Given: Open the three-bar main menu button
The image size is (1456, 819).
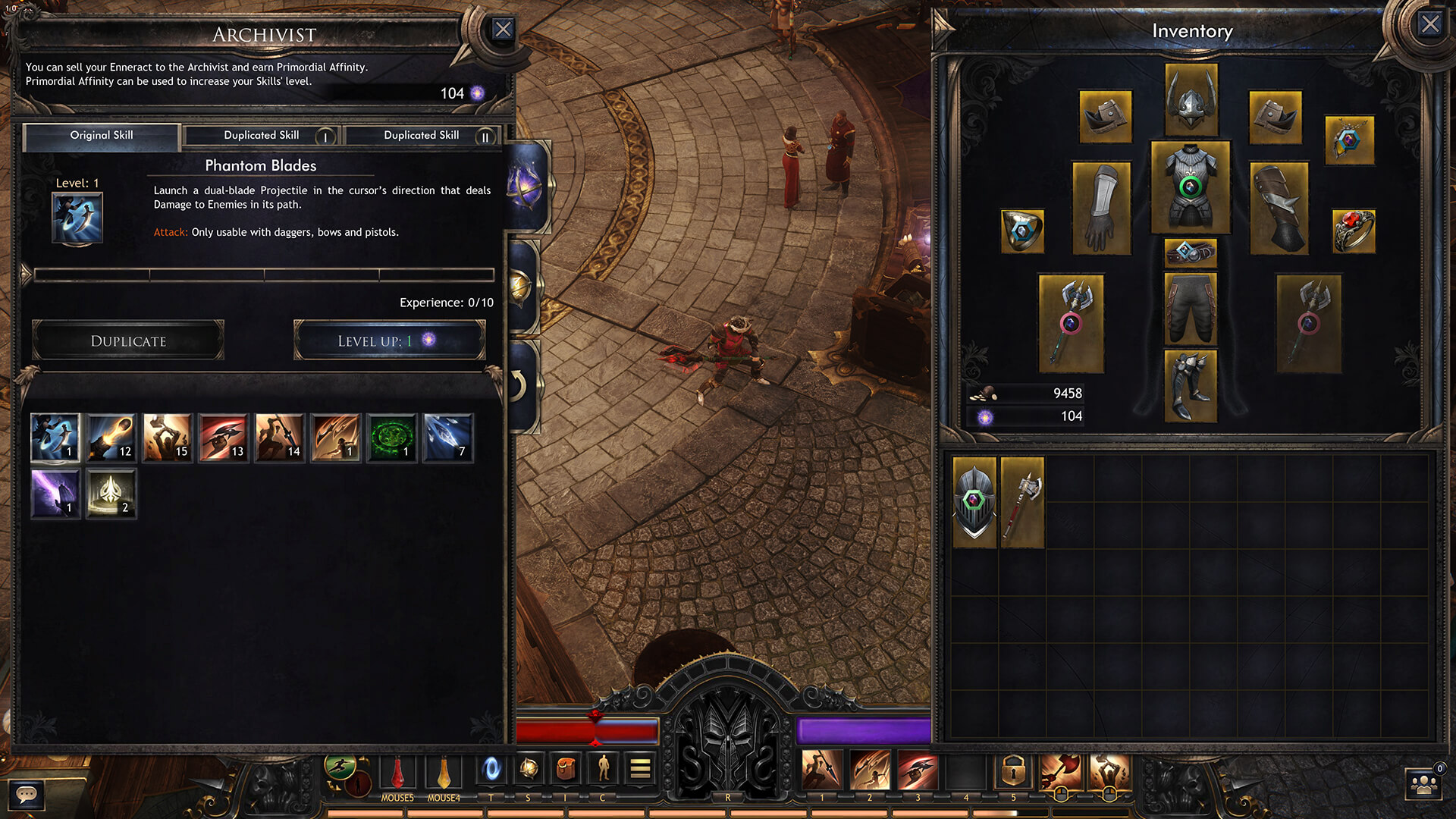Looking at the screenshot, I should 640,770.
